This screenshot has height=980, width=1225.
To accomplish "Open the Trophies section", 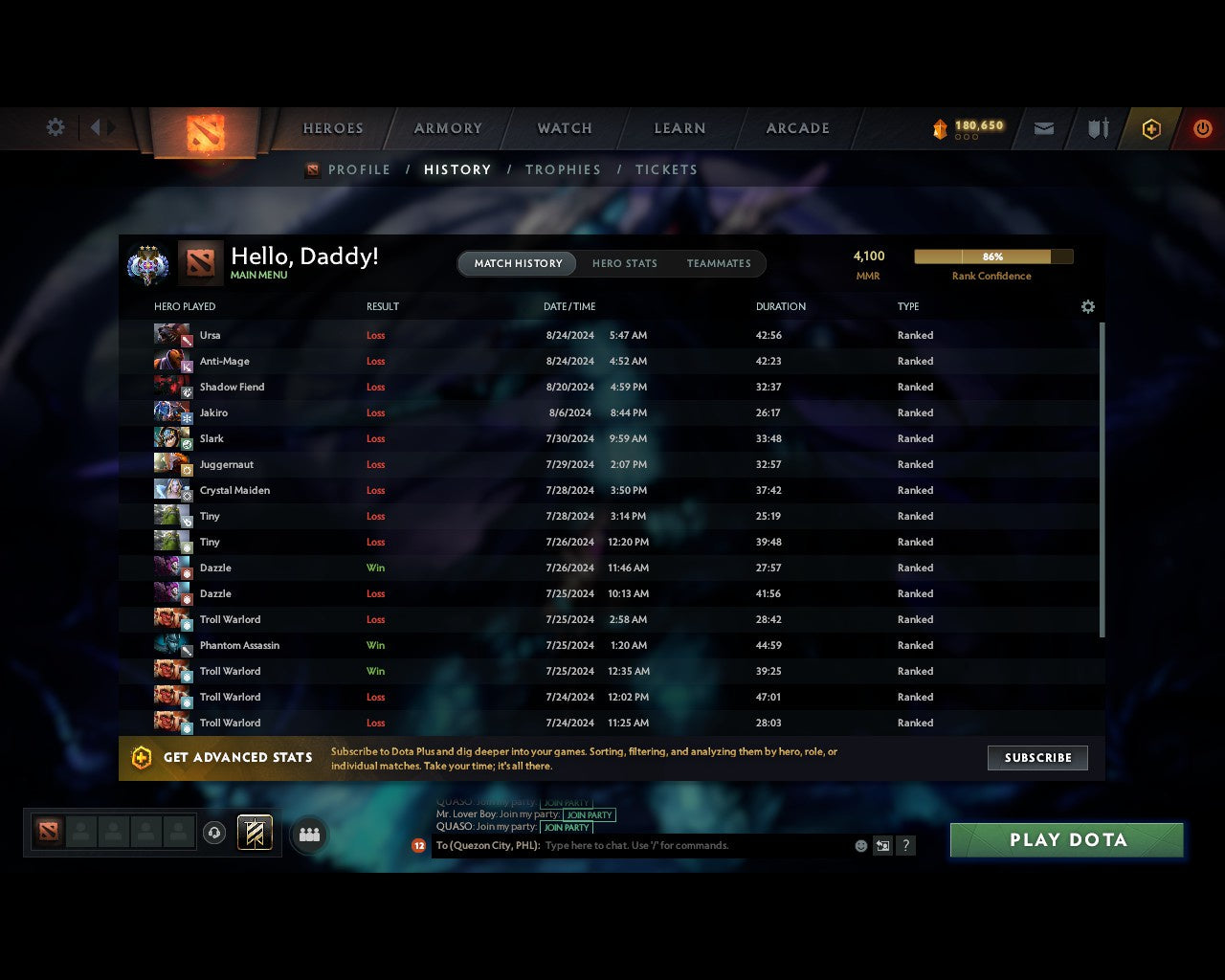I will tap(563, 169).
